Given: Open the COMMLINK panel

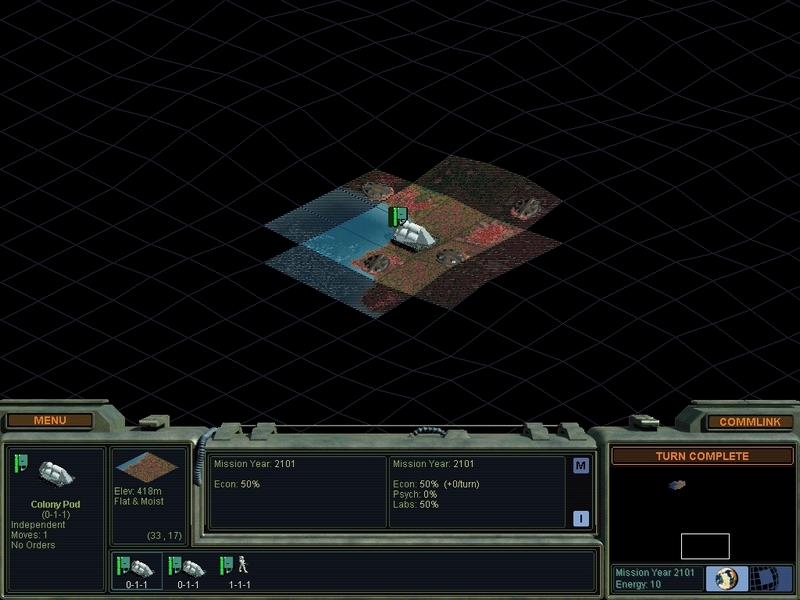Looking at the screenshot, I should [749, 422].
